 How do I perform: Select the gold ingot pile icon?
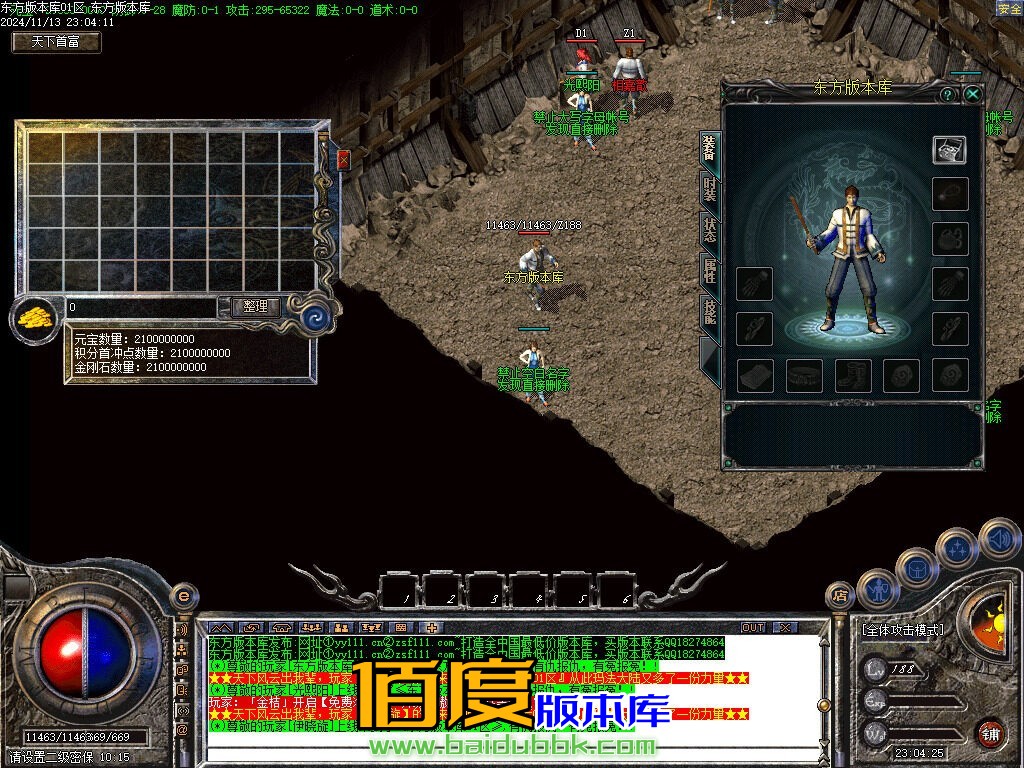click(x=34, y=319)
